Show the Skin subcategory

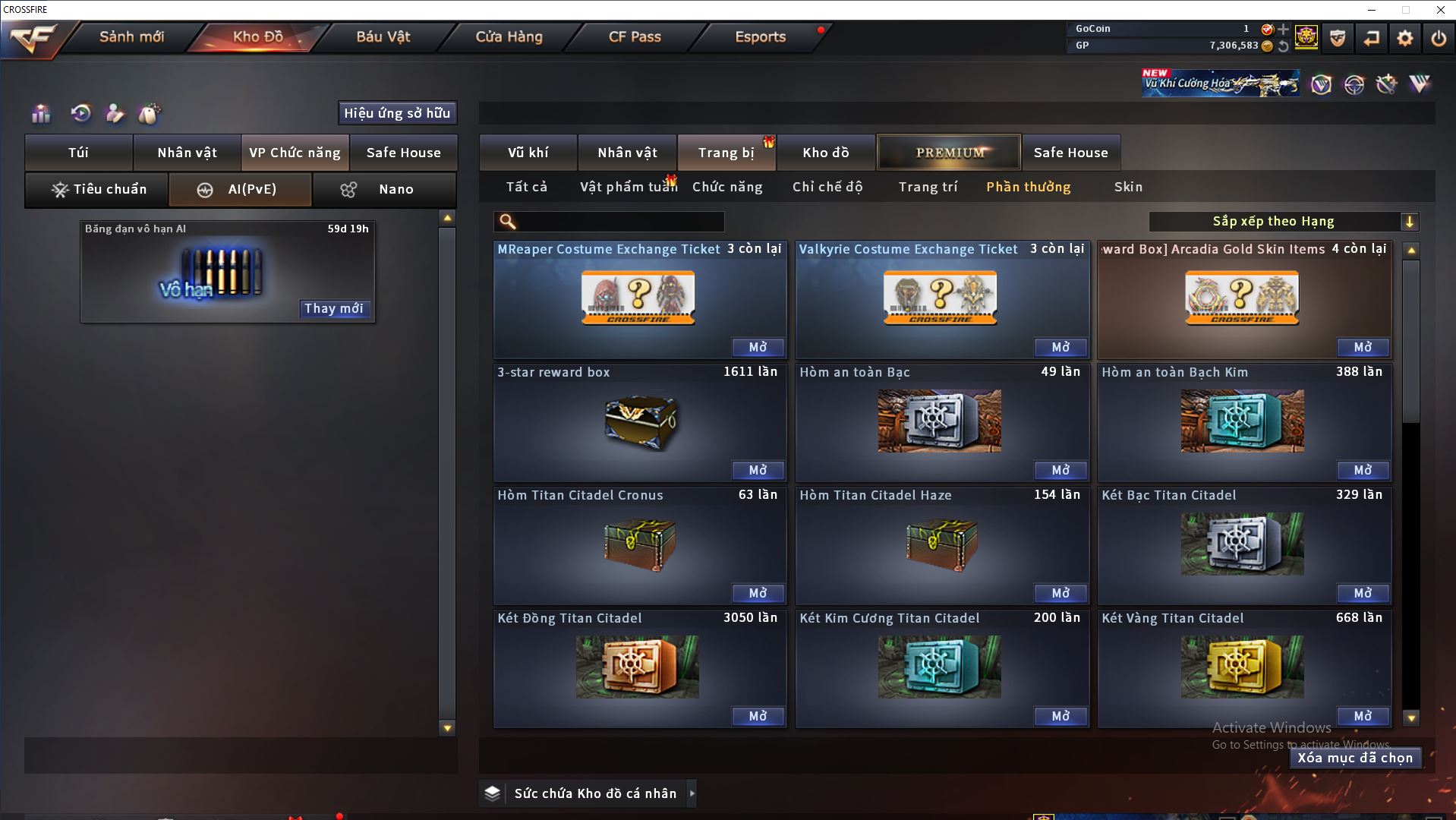click(1128, 187)
